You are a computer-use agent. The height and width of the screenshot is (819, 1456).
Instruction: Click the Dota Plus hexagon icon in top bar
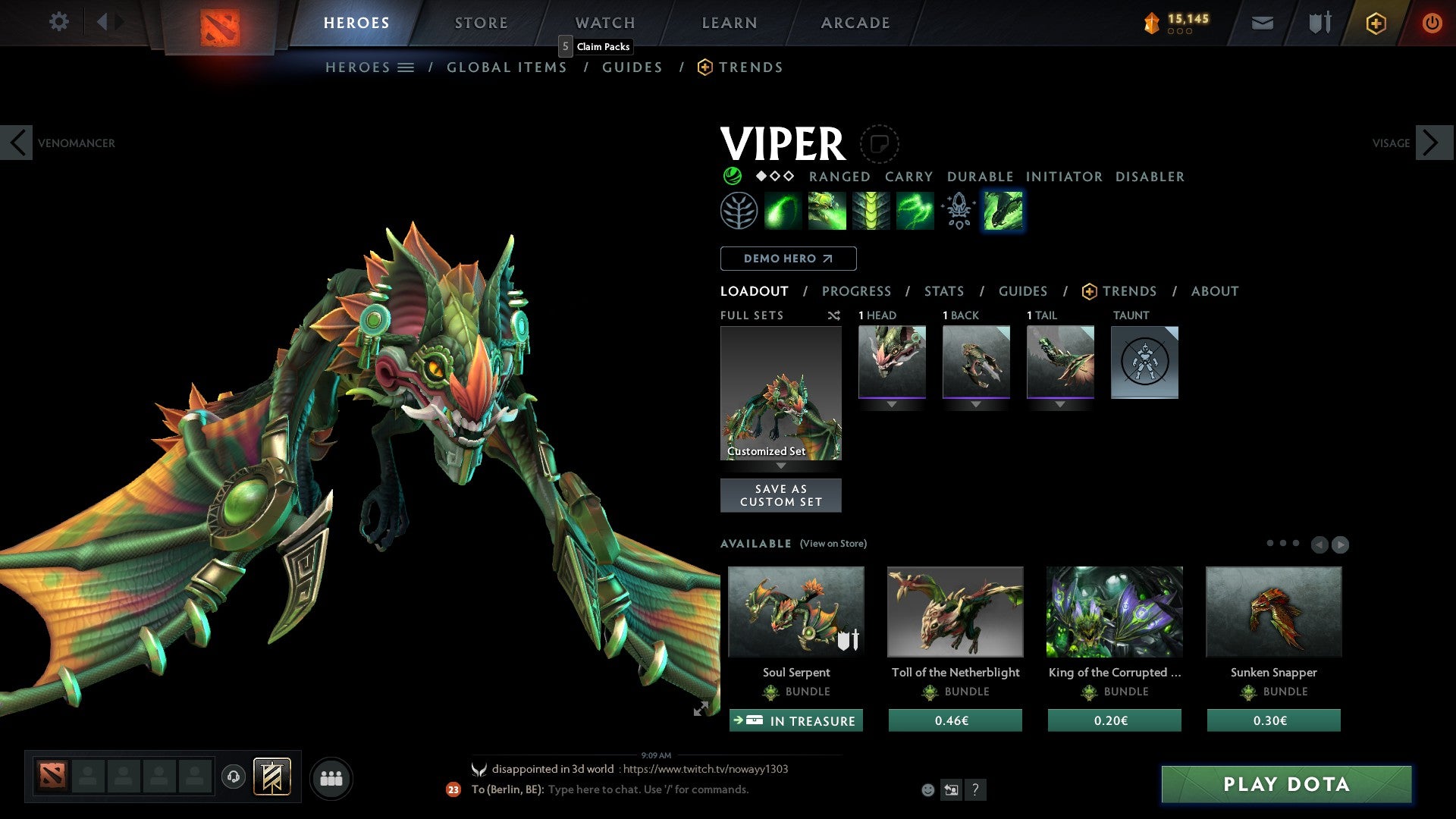1376,23
